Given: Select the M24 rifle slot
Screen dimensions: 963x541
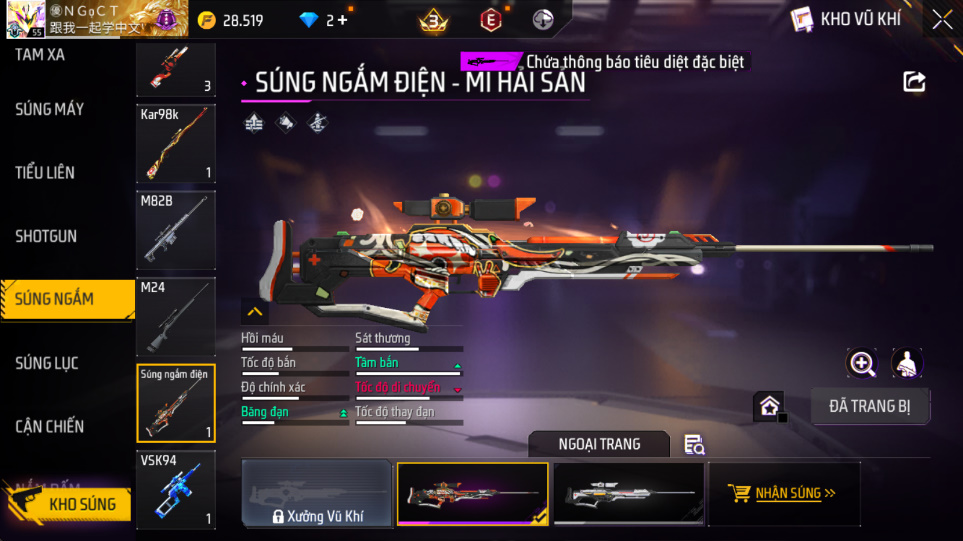Looking at the screenshot, I should tap(176, 316).
